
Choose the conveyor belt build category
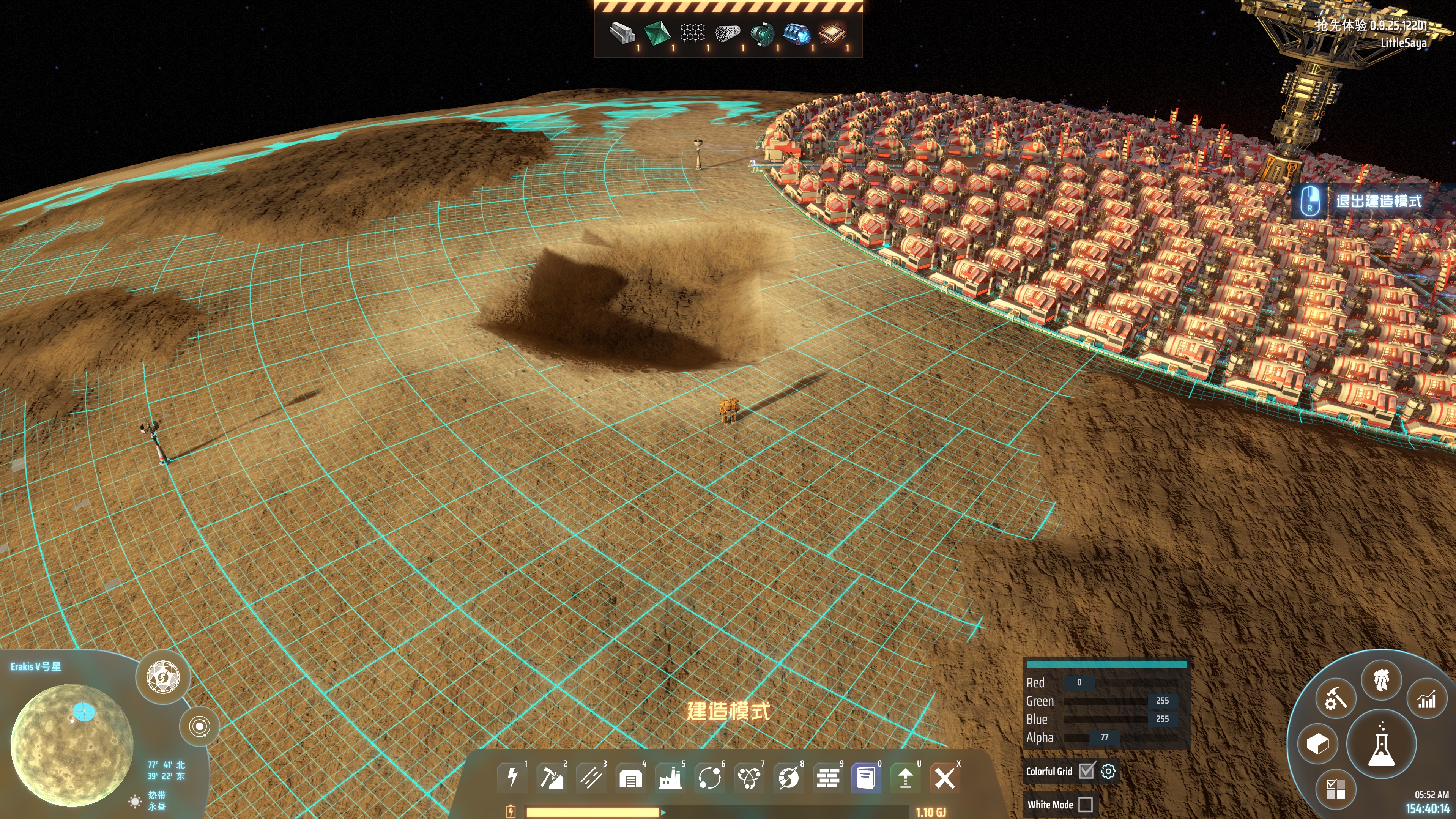coord(591,777)
